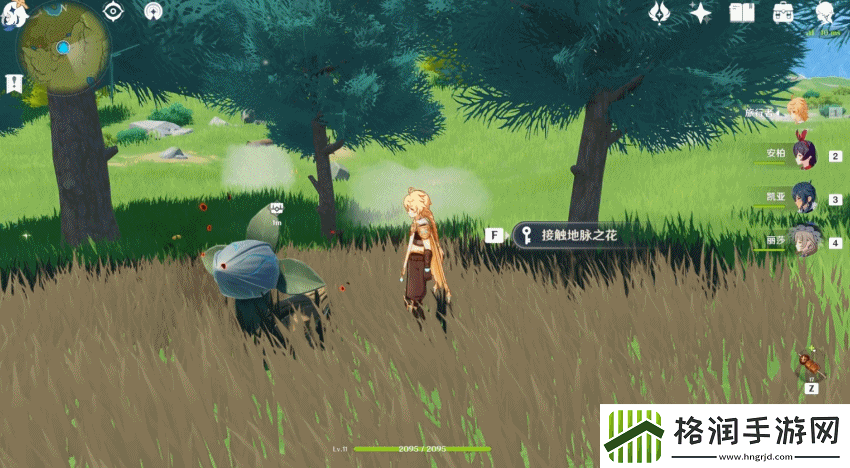Screen dimensions: 850x468
Task: Switch to party member 凯亚
Action: click(x=805, y=196)
